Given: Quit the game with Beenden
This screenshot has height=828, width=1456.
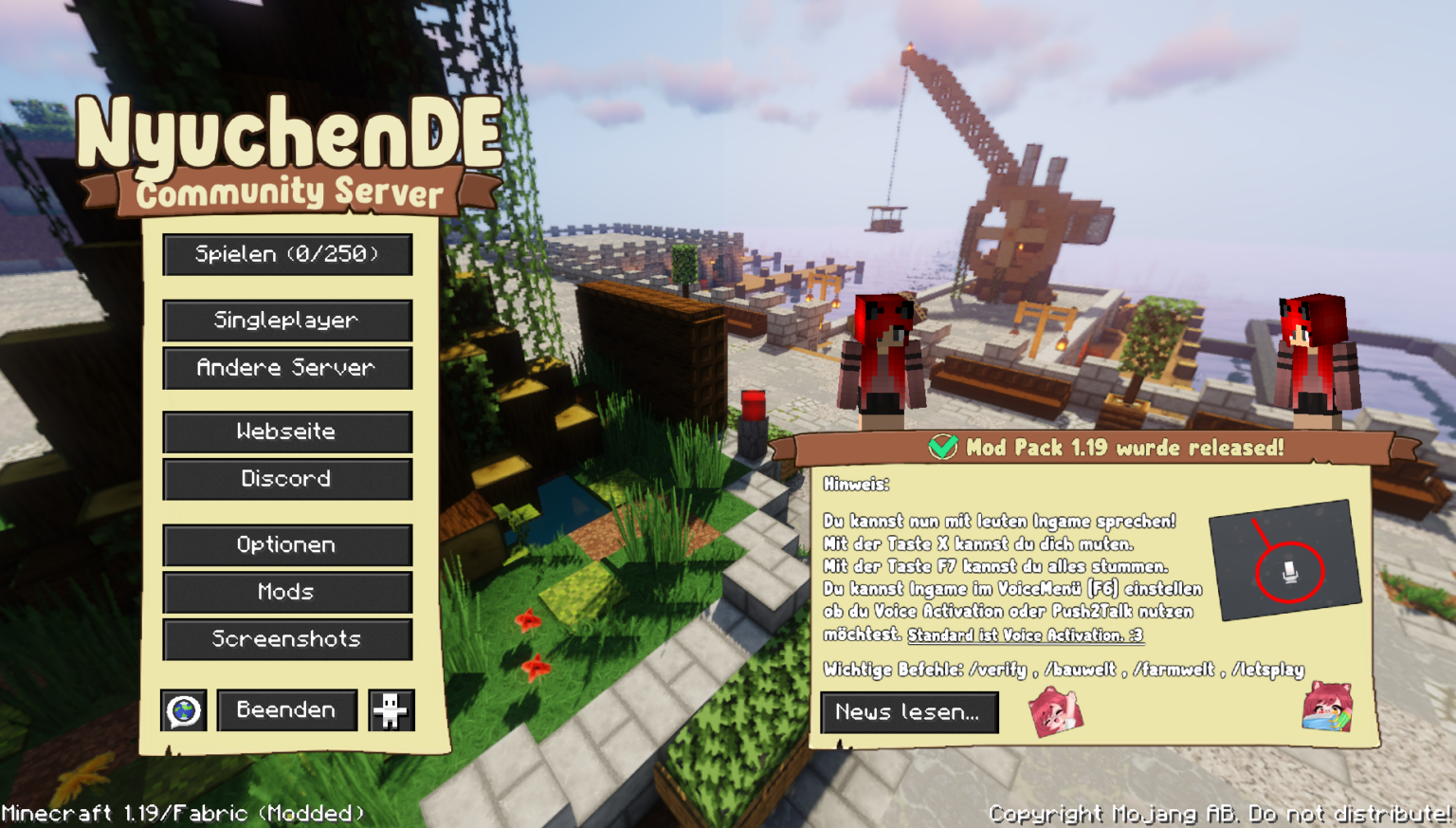Looking at the screenshot, I should point(287,709).
